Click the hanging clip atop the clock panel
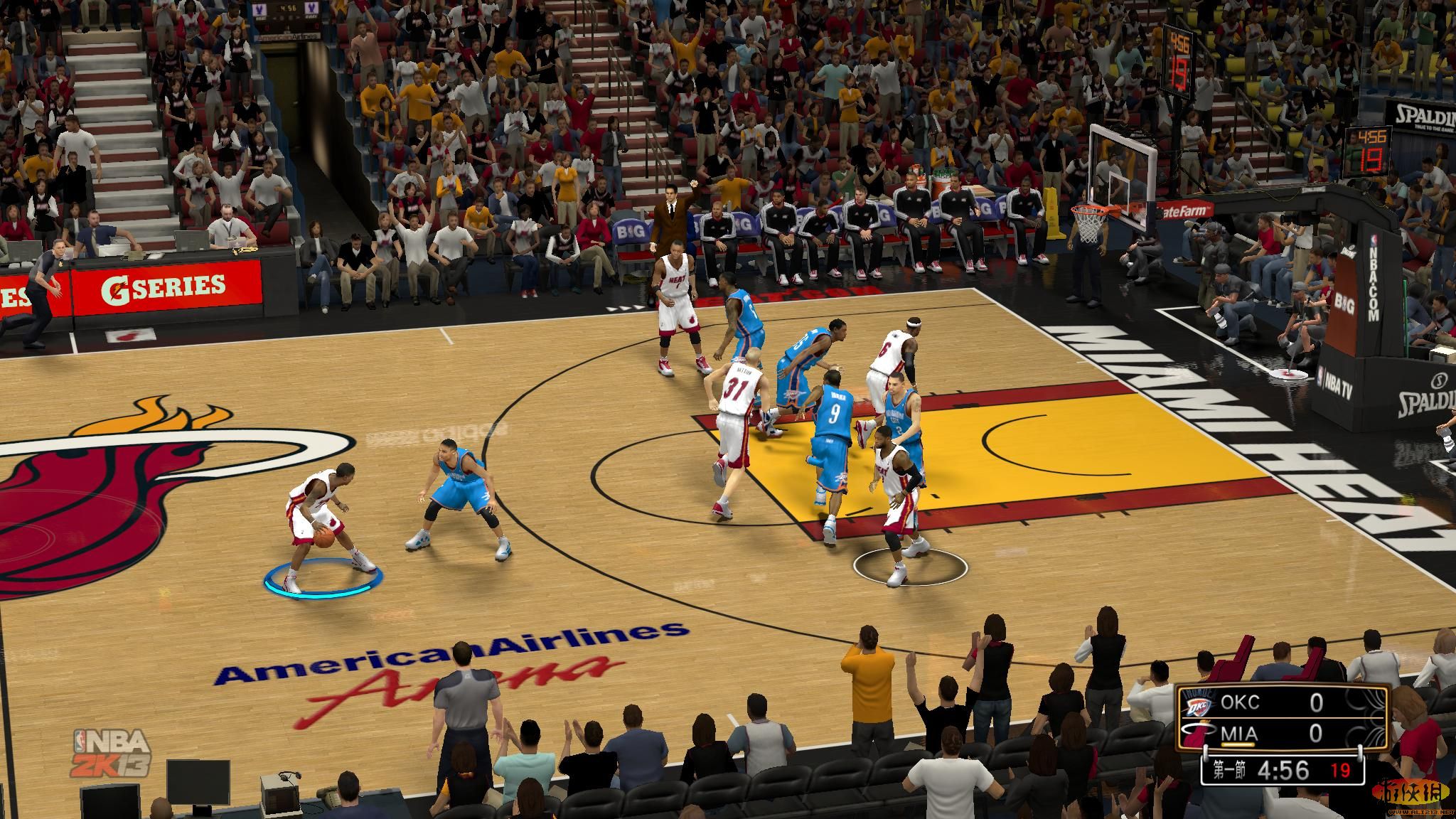1456x819 pixels. (x=1206, y=751)
